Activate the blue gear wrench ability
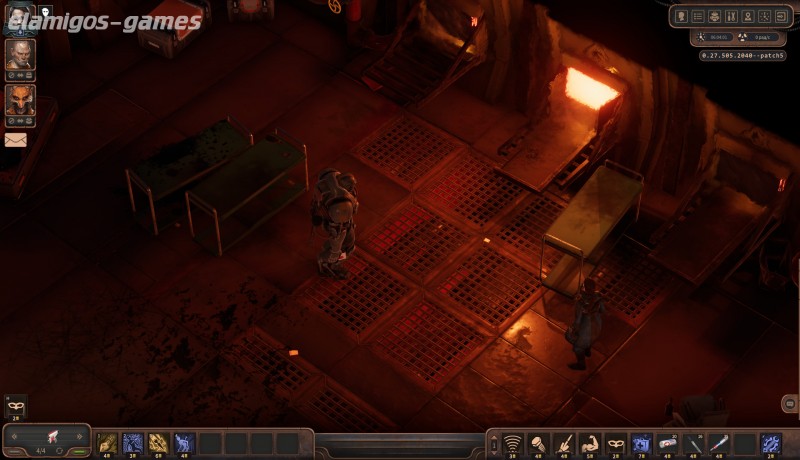This screenshot has height=460, width=800. (771, 441)
